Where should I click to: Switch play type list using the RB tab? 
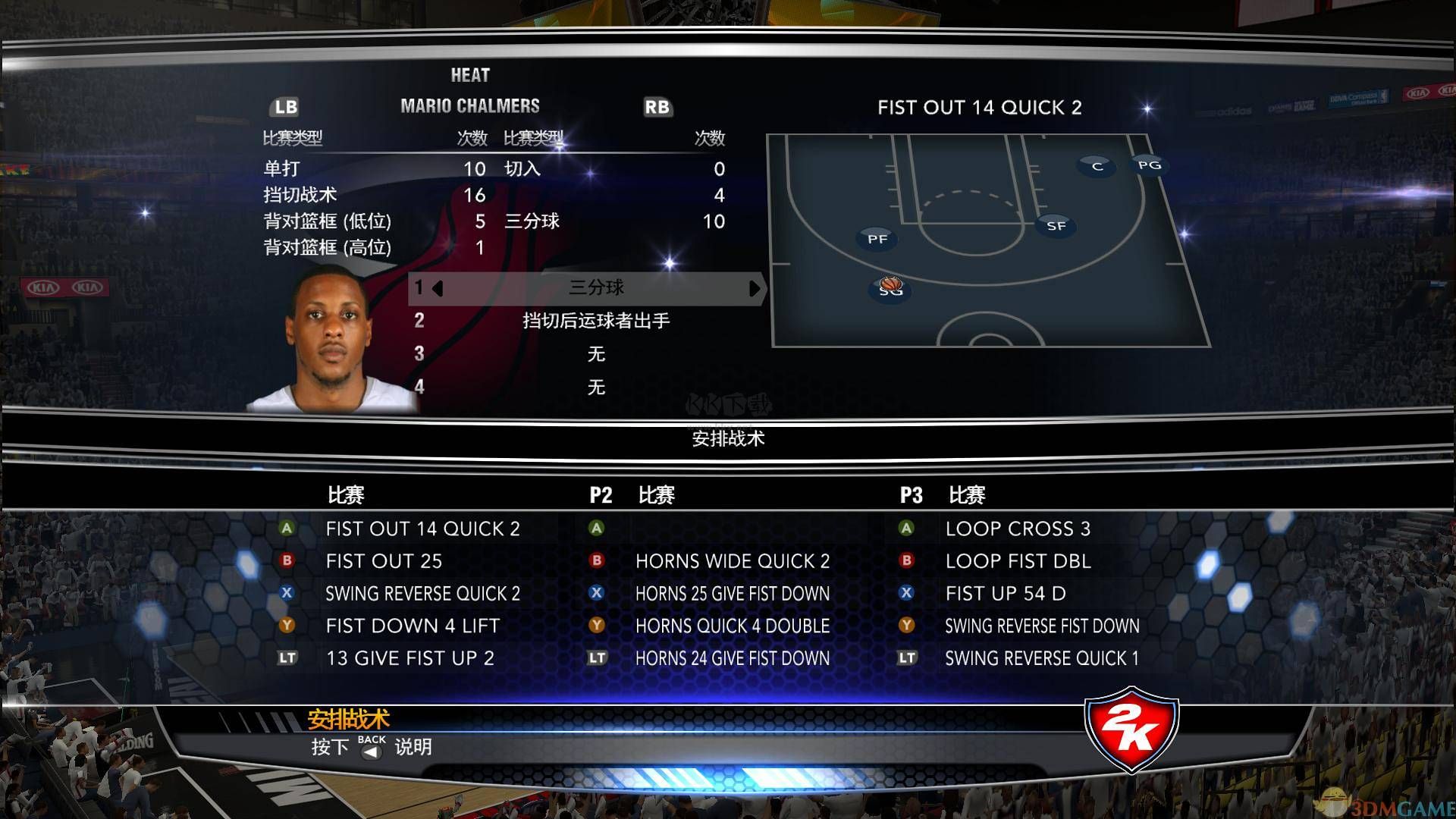(657, 108)
